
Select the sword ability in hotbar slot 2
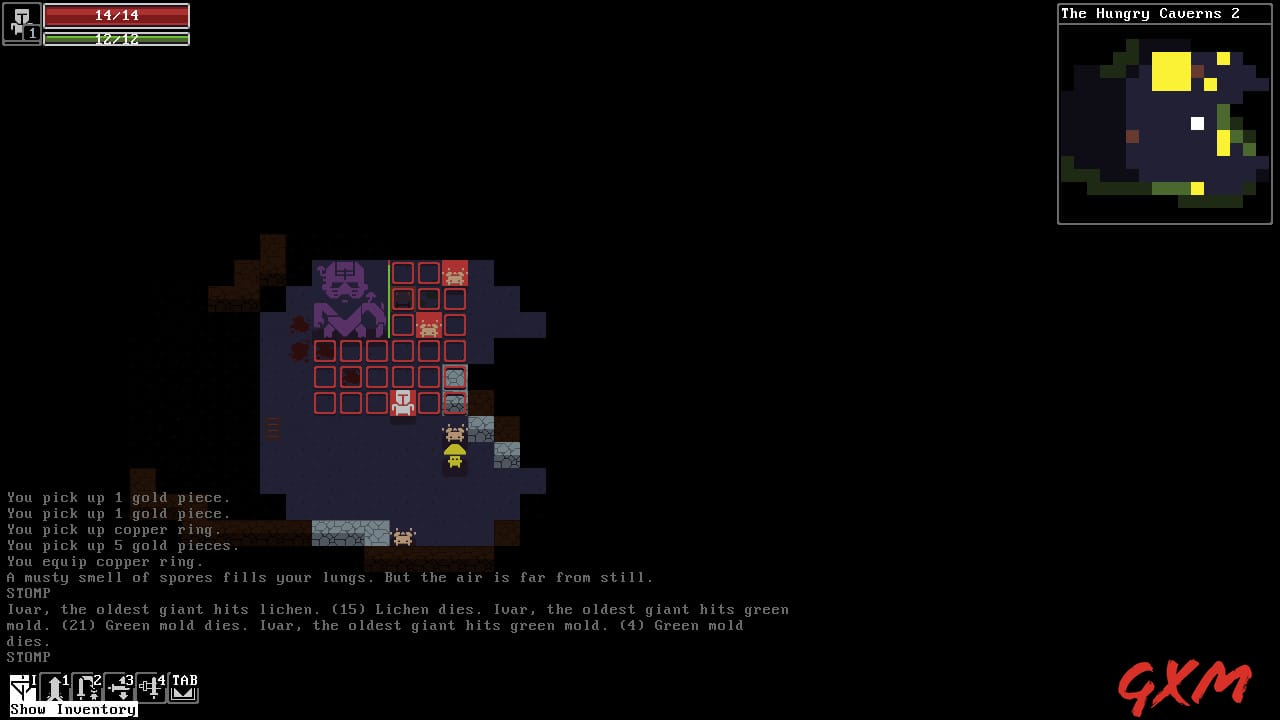pyautogui.click(x=86, y=686)
